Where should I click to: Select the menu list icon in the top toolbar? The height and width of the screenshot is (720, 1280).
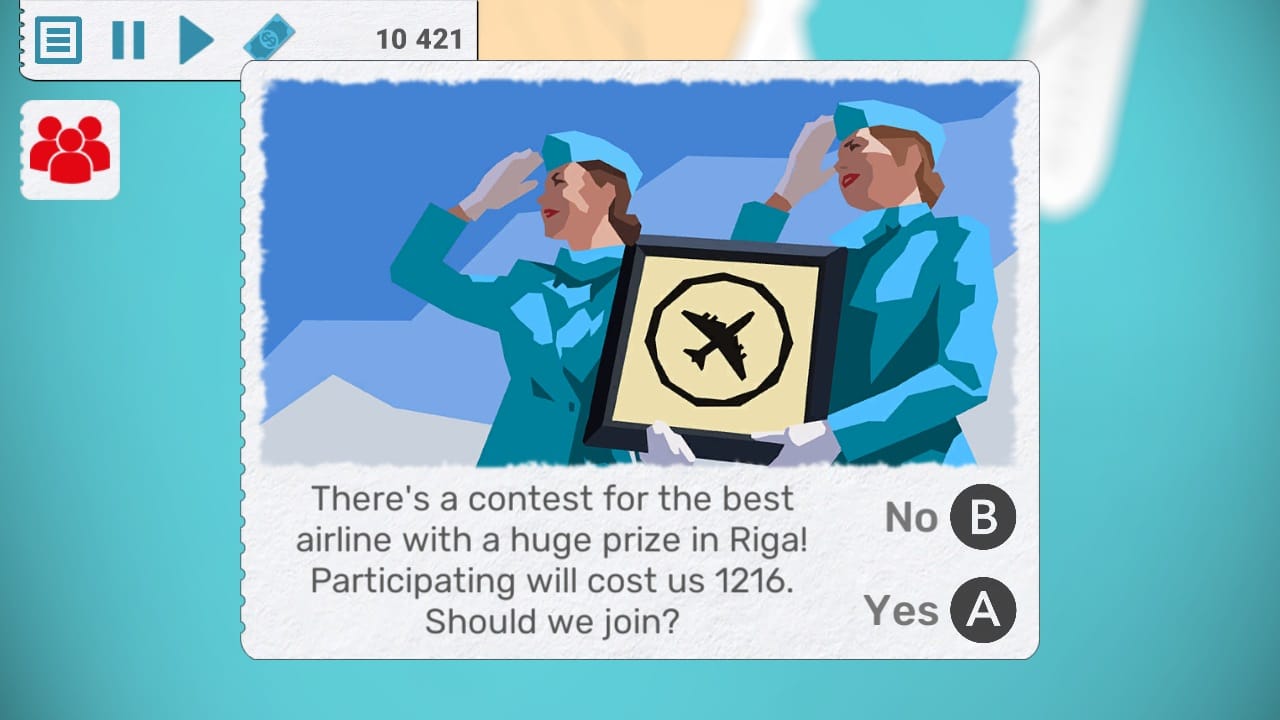point(57,40)
